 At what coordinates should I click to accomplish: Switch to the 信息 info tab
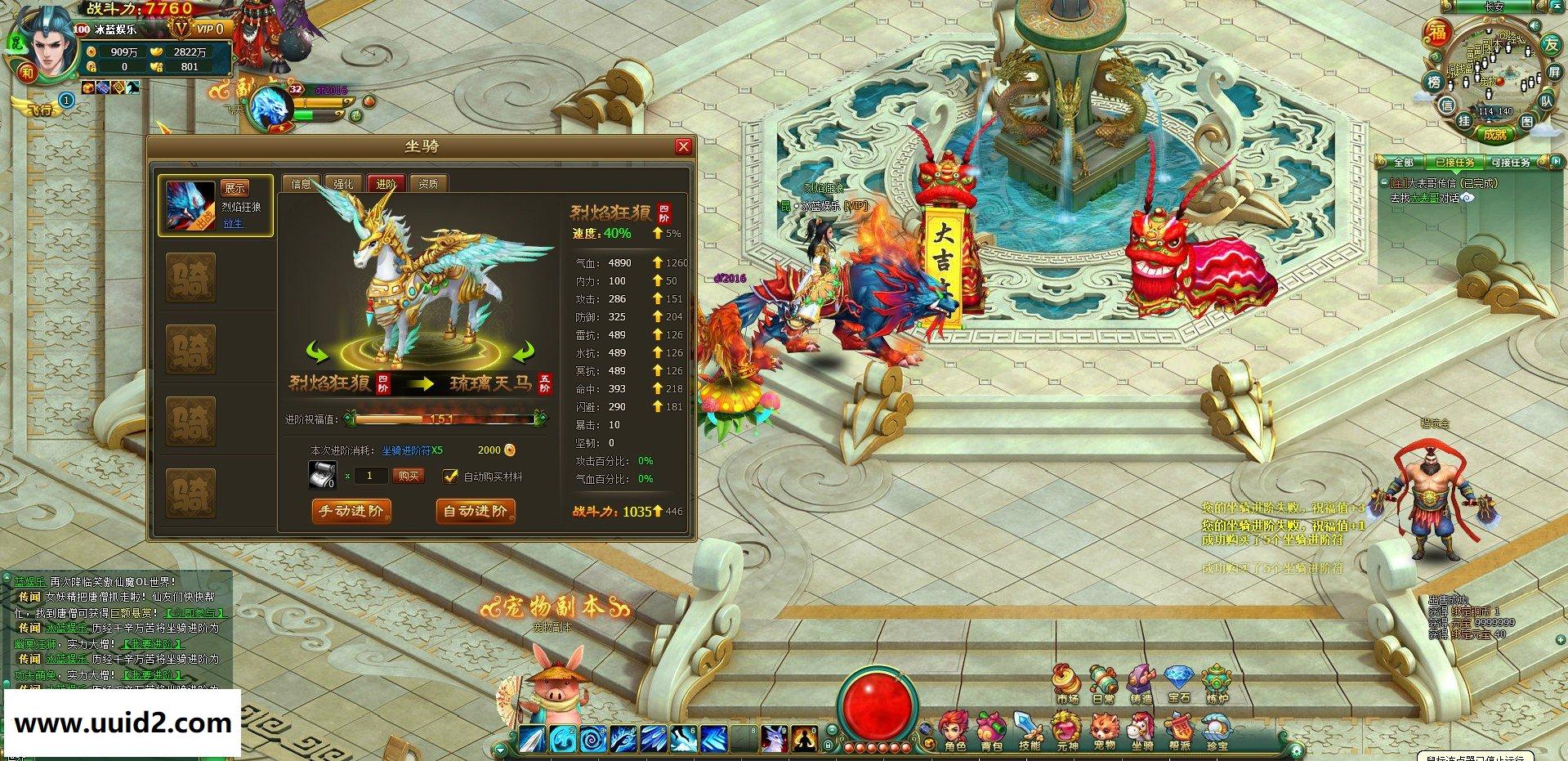[x=301, y=184]
